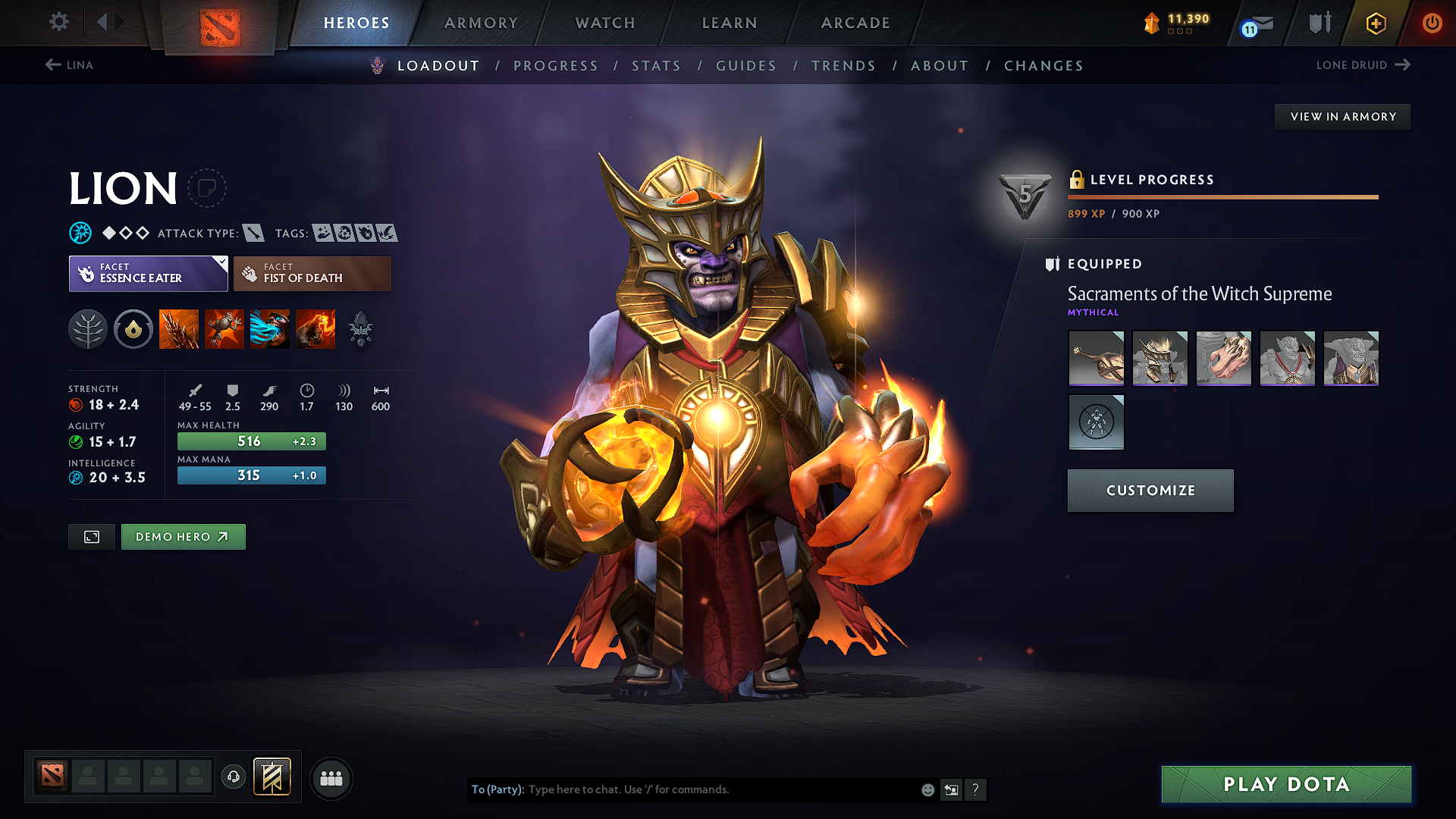The height and width of the screenshot is (819, 1456).
Task: Open the ARMORY menu
Action: [481, 23]
